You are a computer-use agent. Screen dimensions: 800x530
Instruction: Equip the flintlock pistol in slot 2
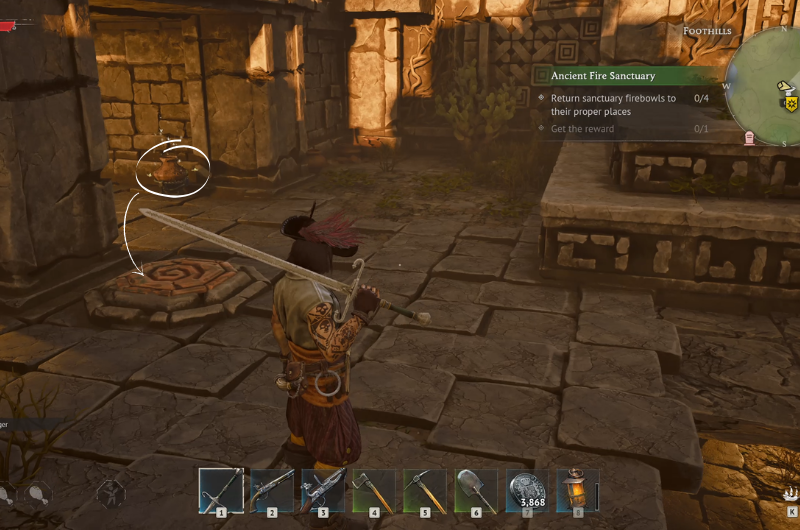272,490
